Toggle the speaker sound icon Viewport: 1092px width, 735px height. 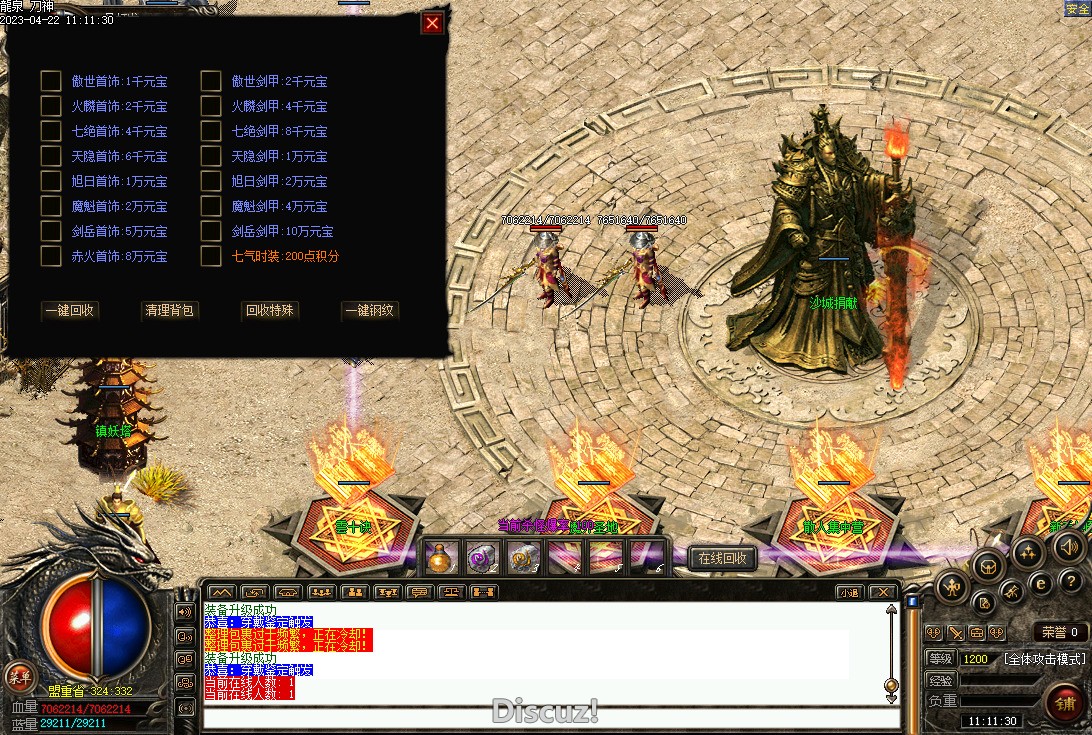click(1068, 546)
